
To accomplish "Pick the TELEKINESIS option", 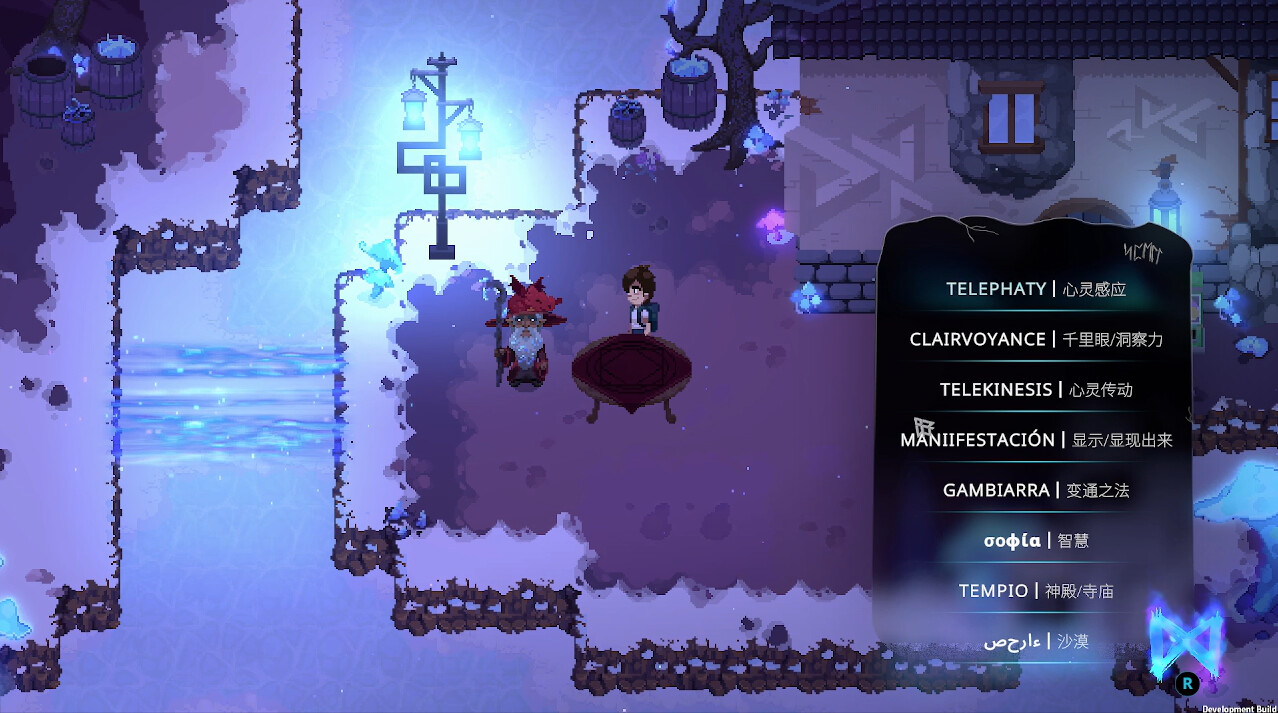I will click(1035, 389).
